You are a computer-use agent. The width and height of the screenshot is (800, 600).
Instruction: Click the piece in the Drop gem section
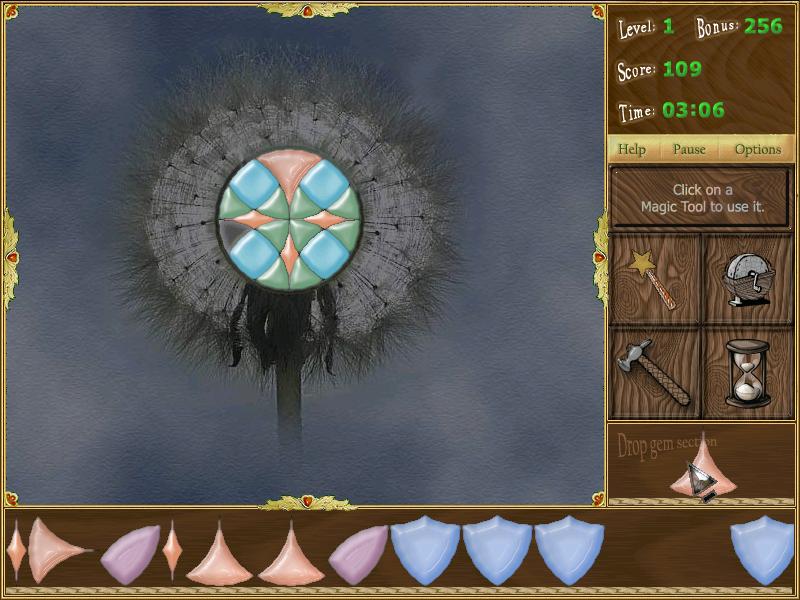(x=703, y=472)
